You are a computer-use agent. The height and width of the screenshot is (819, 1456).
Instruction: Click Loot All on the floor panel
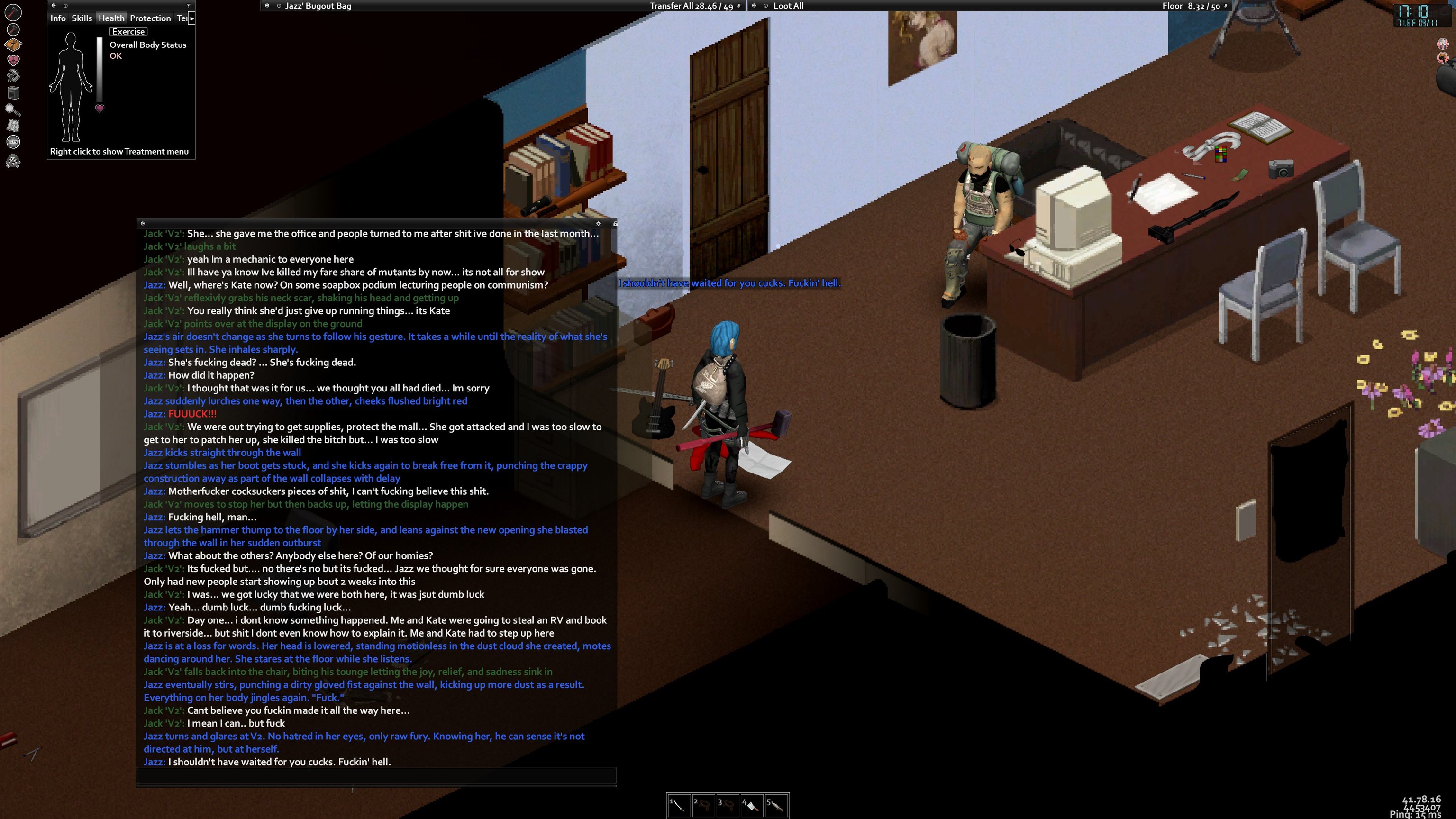(788, 6)
